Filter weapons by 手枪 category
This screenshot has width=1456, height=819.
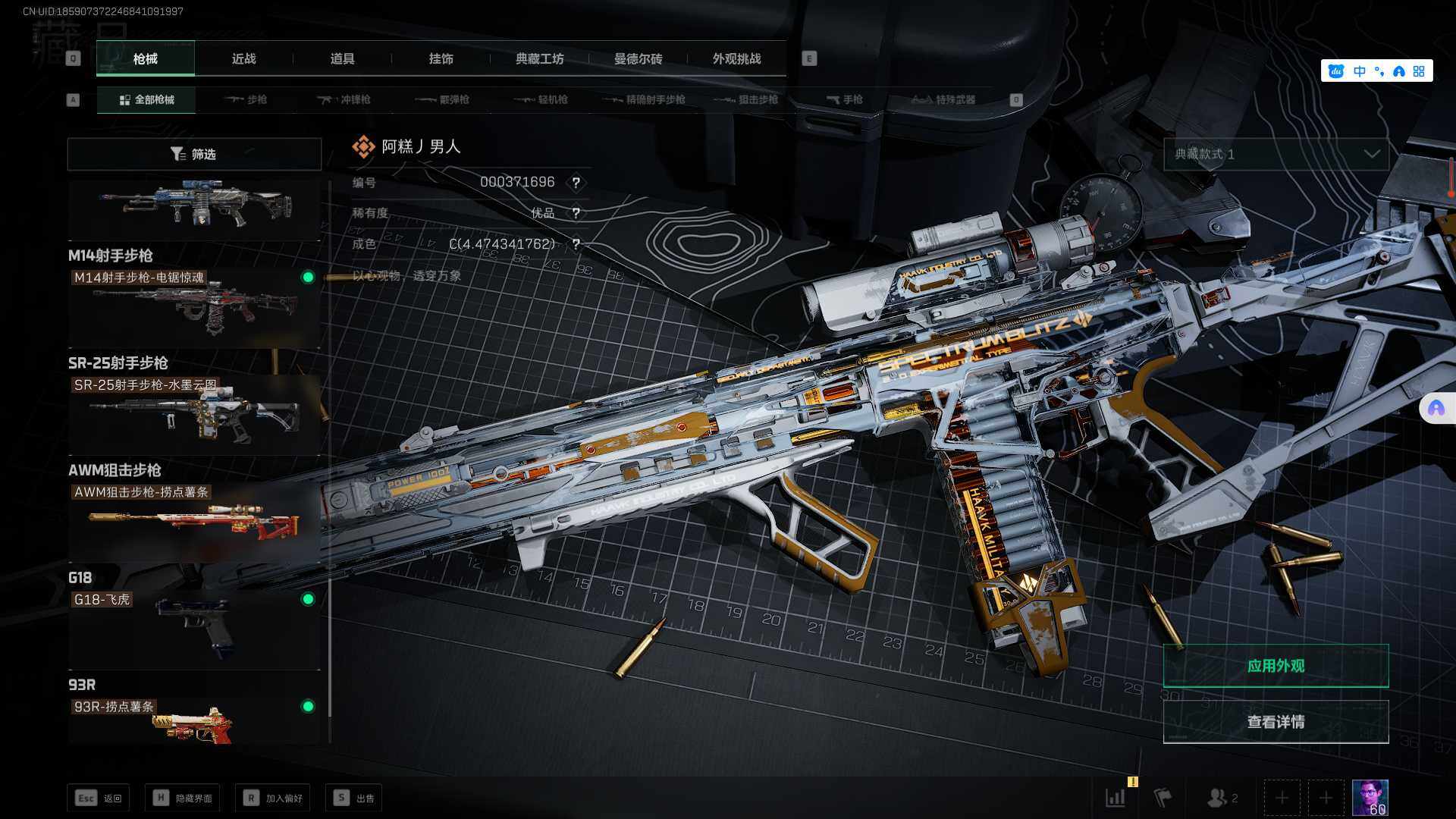pos(845,100)
